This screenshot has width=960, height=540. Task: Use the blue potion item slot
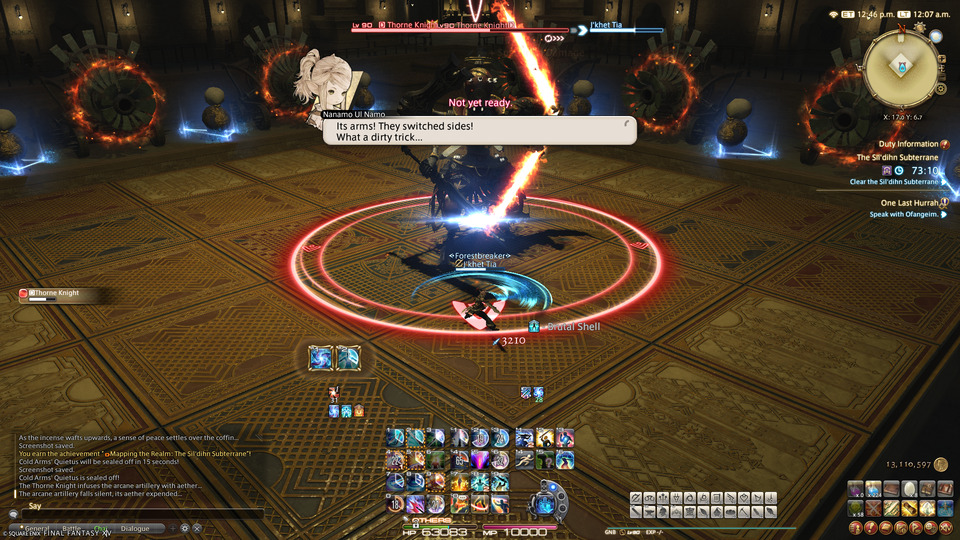point(874,489)
